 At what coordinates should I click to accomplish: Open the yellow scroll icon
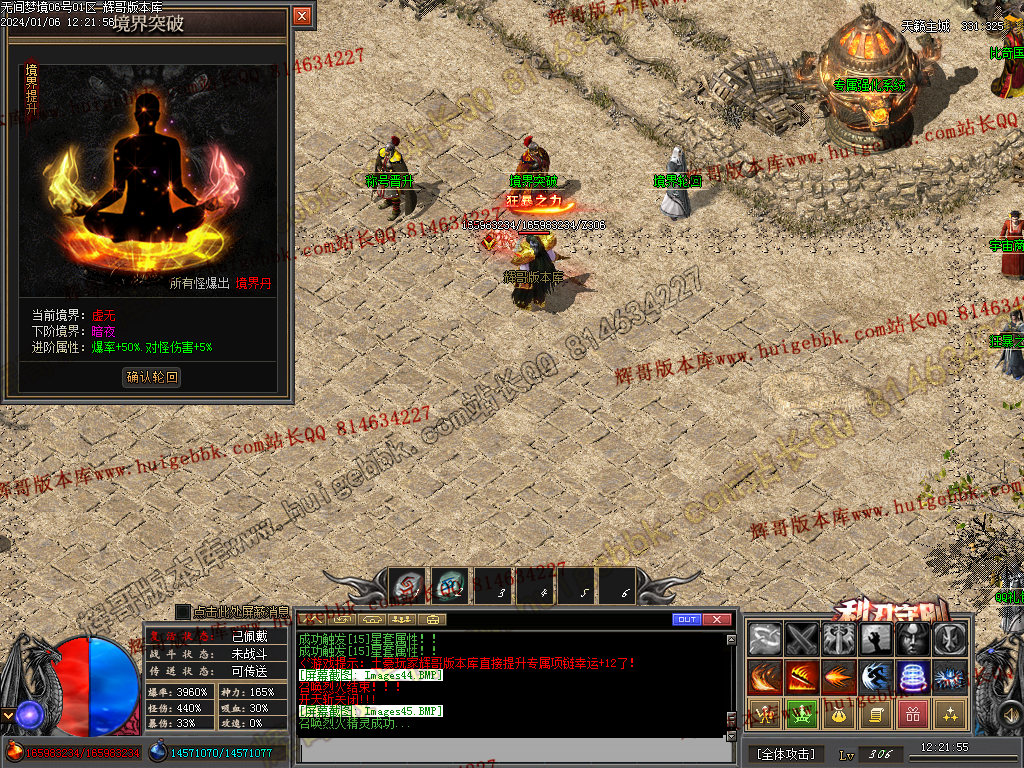click(876, 714)
